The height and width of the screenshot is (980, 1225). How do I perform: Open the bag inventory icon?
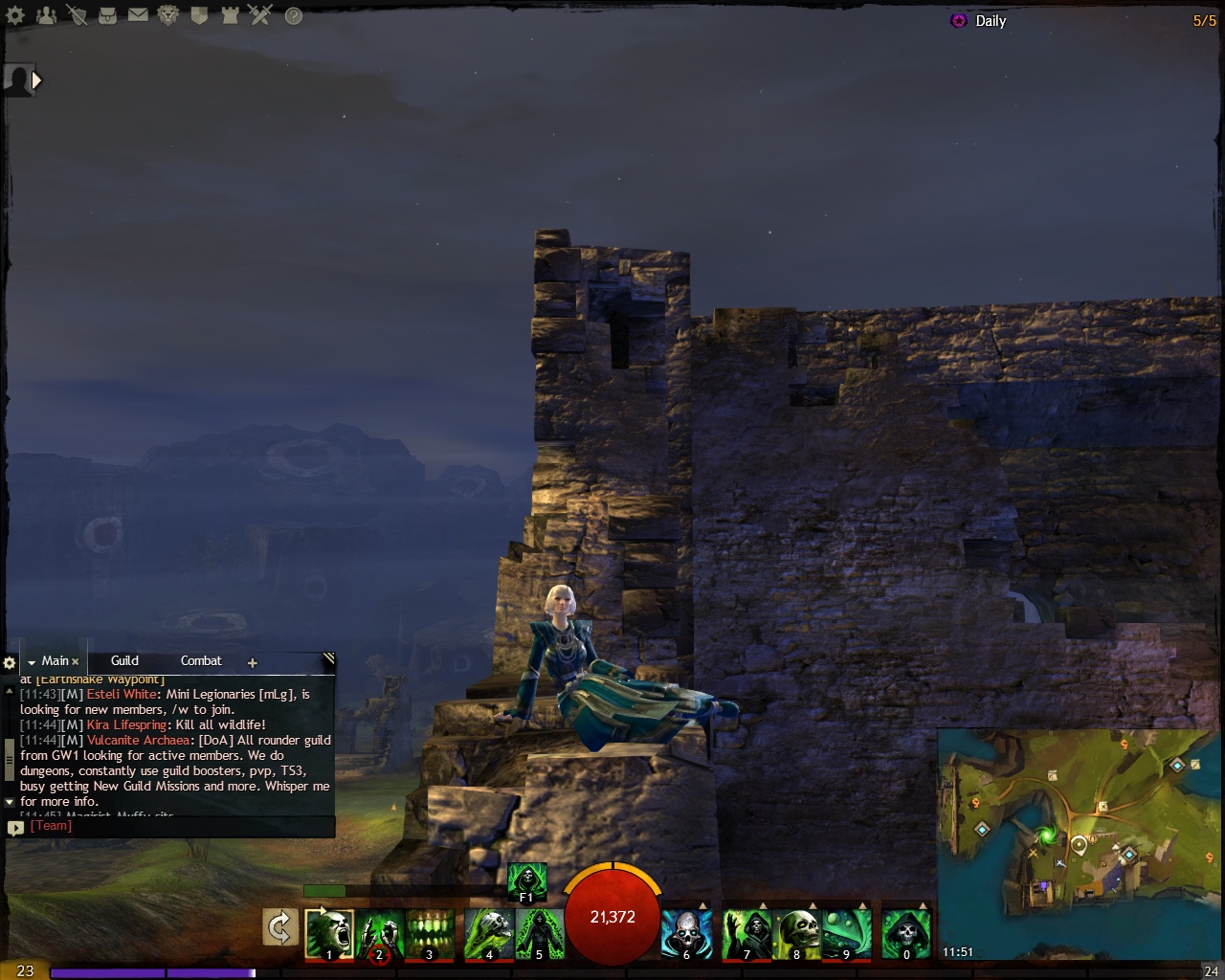tap(107, 15)
